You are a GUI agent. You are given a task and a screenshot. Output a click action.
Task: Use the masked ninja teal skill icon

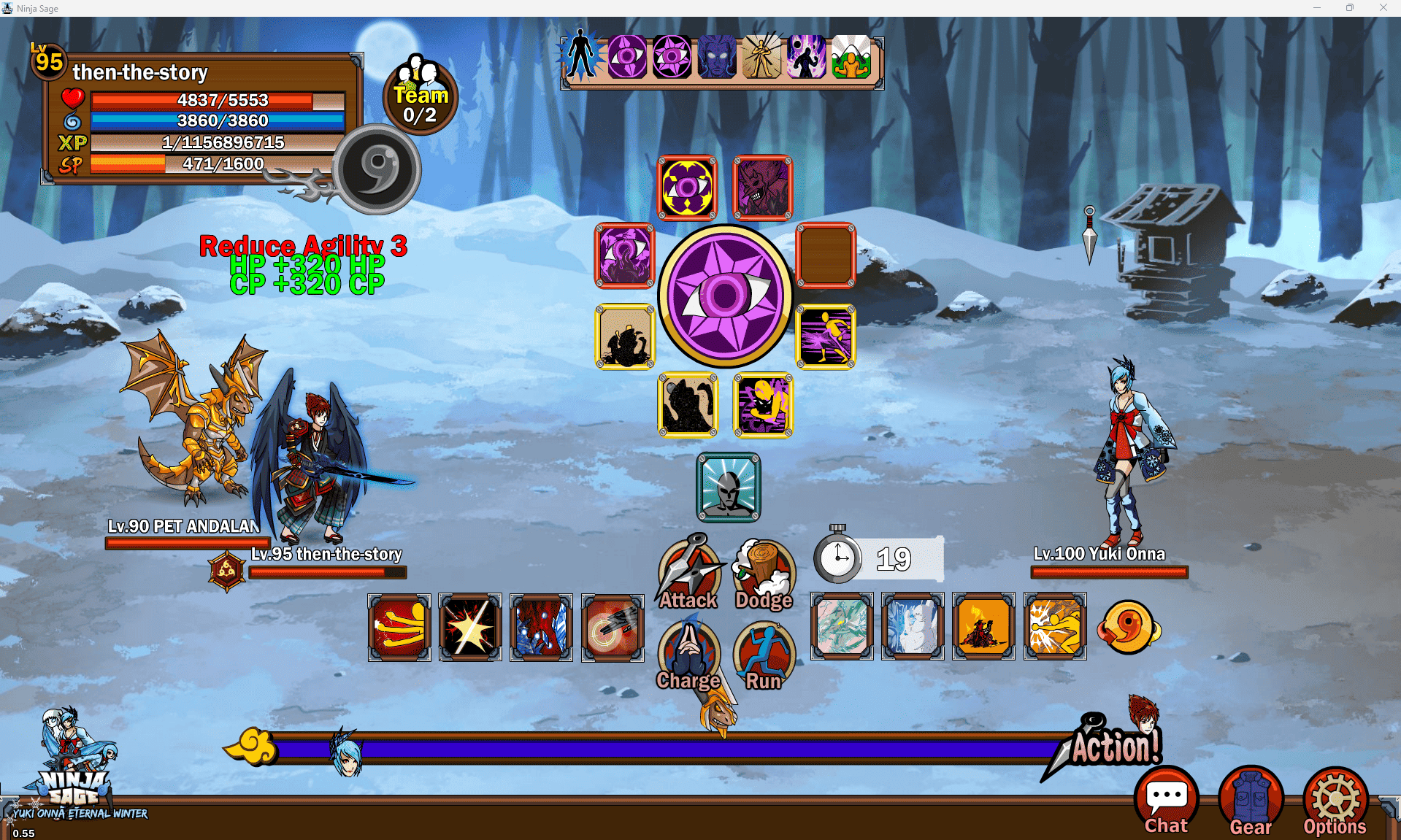(x=729, y=488)
